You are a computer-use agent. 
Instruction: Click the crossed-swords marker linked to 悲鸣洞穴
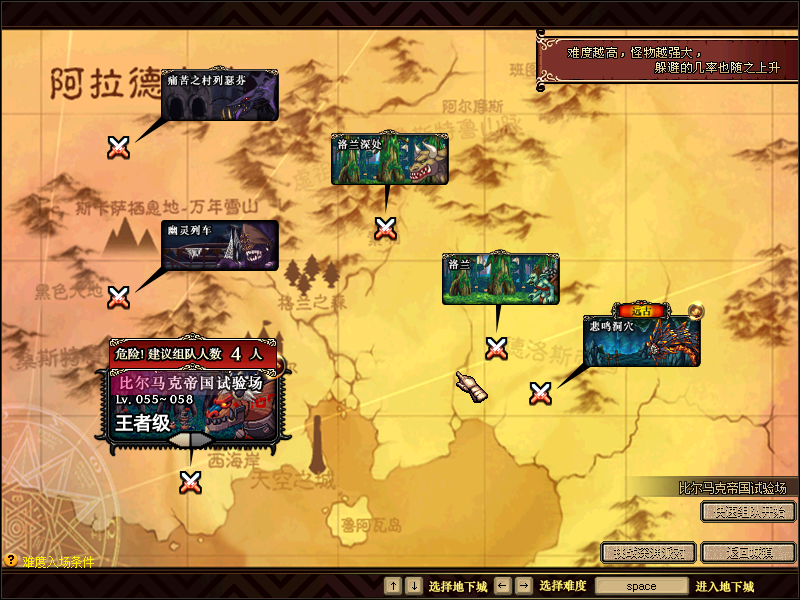[541, 393]
